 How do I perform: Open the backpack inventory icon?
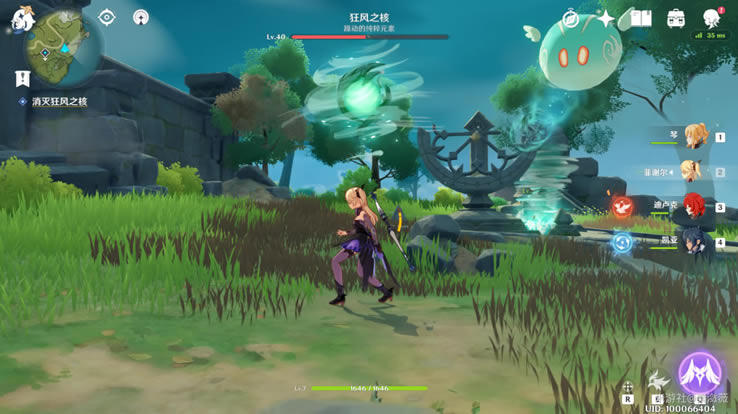676,18
